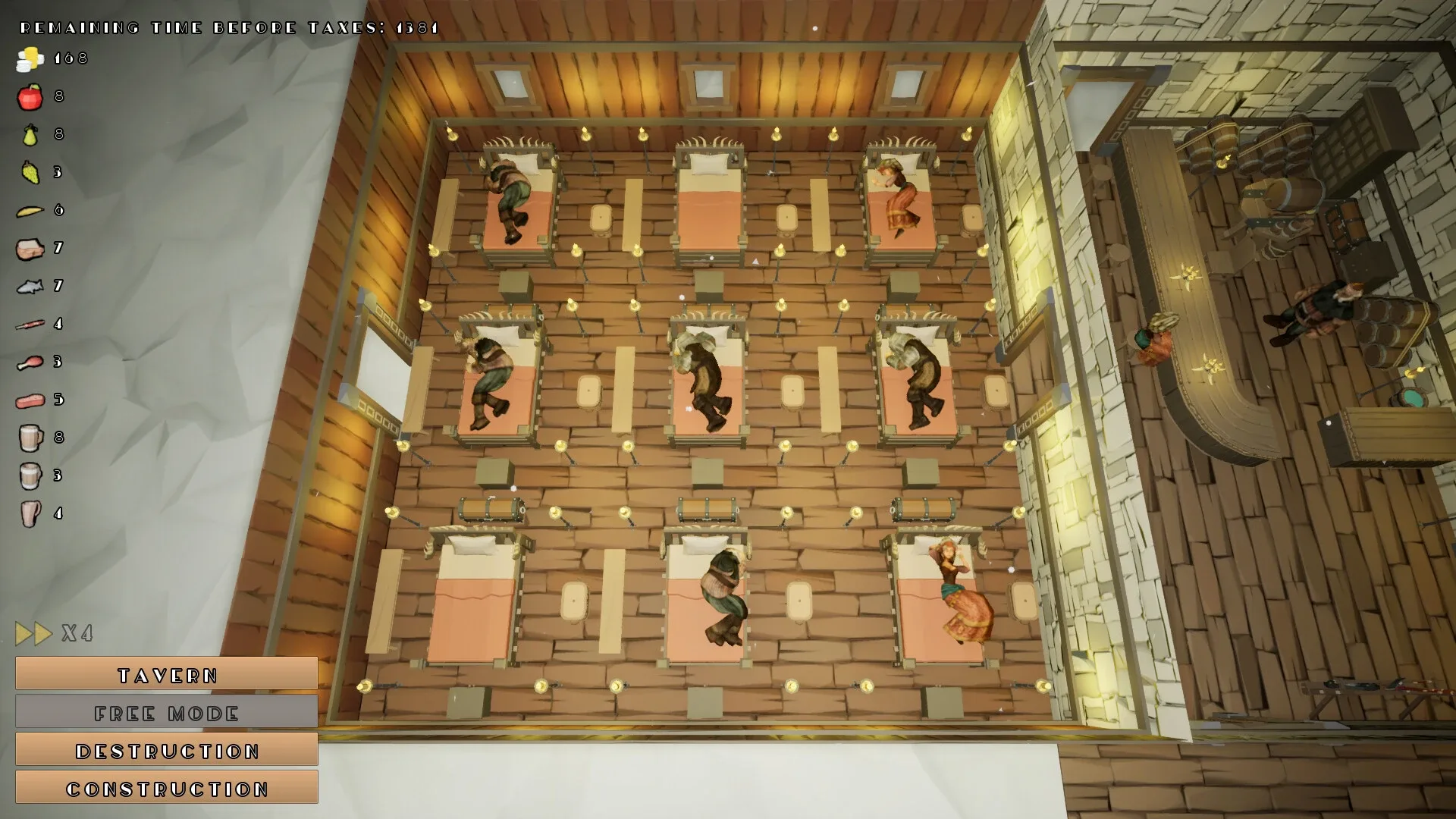Open the Construction menu
This screenshot has height=819, width=1456.
[x=166, y=788]
